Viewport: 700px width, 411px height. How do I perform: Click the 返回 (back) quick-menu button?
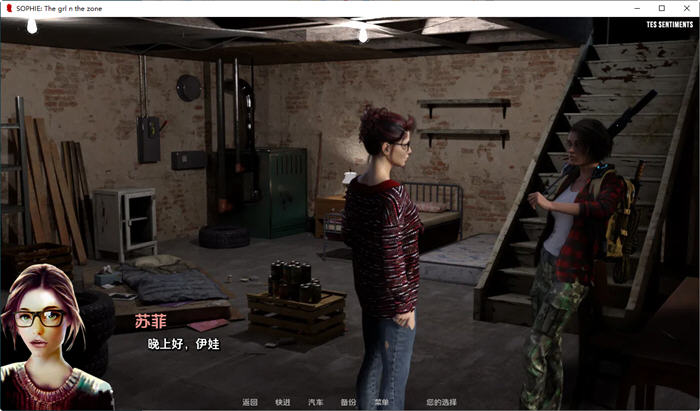[x=250, y=402]
